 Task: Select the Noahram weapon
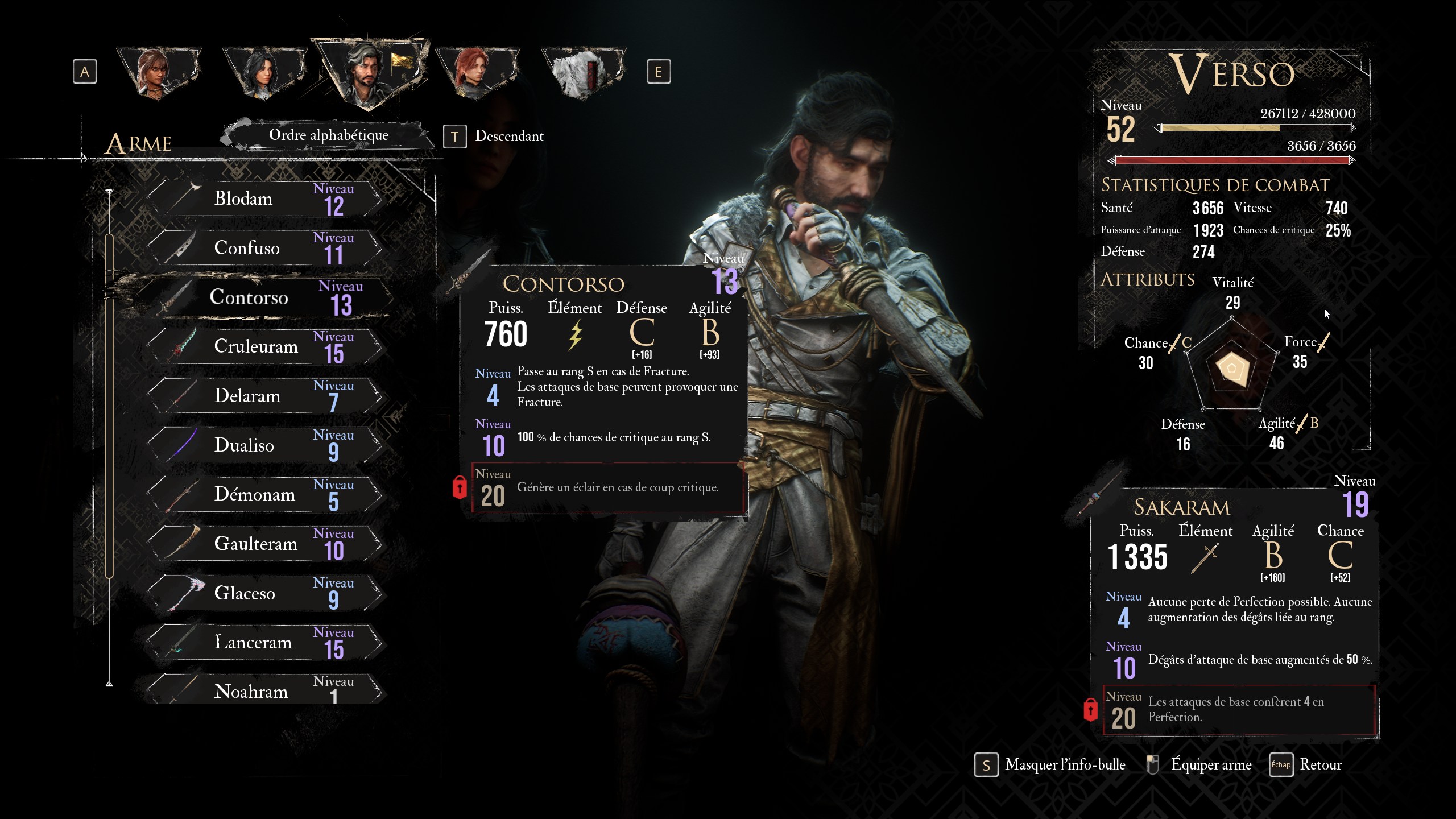click(x=264, y=690)
